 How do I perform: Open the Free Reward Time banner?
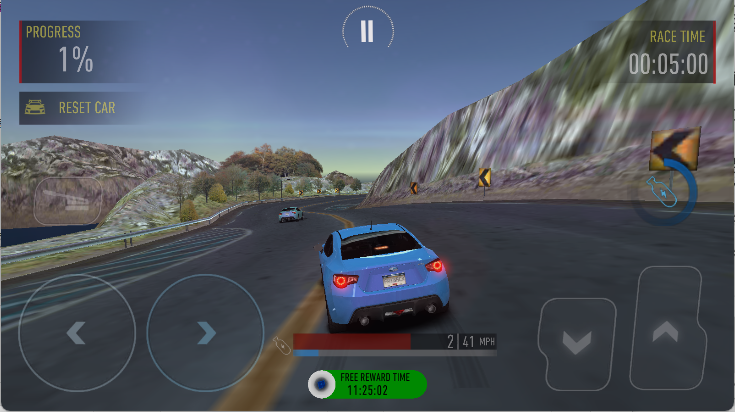pos(366,384)
